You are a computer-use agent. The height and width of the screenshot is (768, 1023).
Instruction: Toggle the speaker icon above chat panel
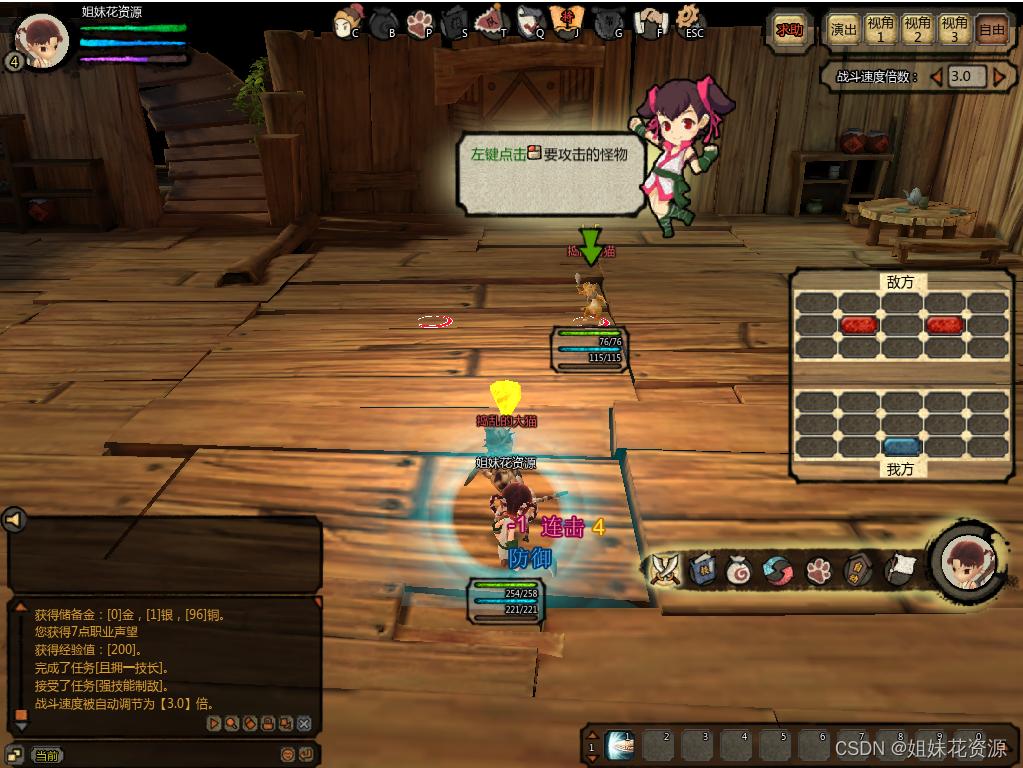[13, 520]
